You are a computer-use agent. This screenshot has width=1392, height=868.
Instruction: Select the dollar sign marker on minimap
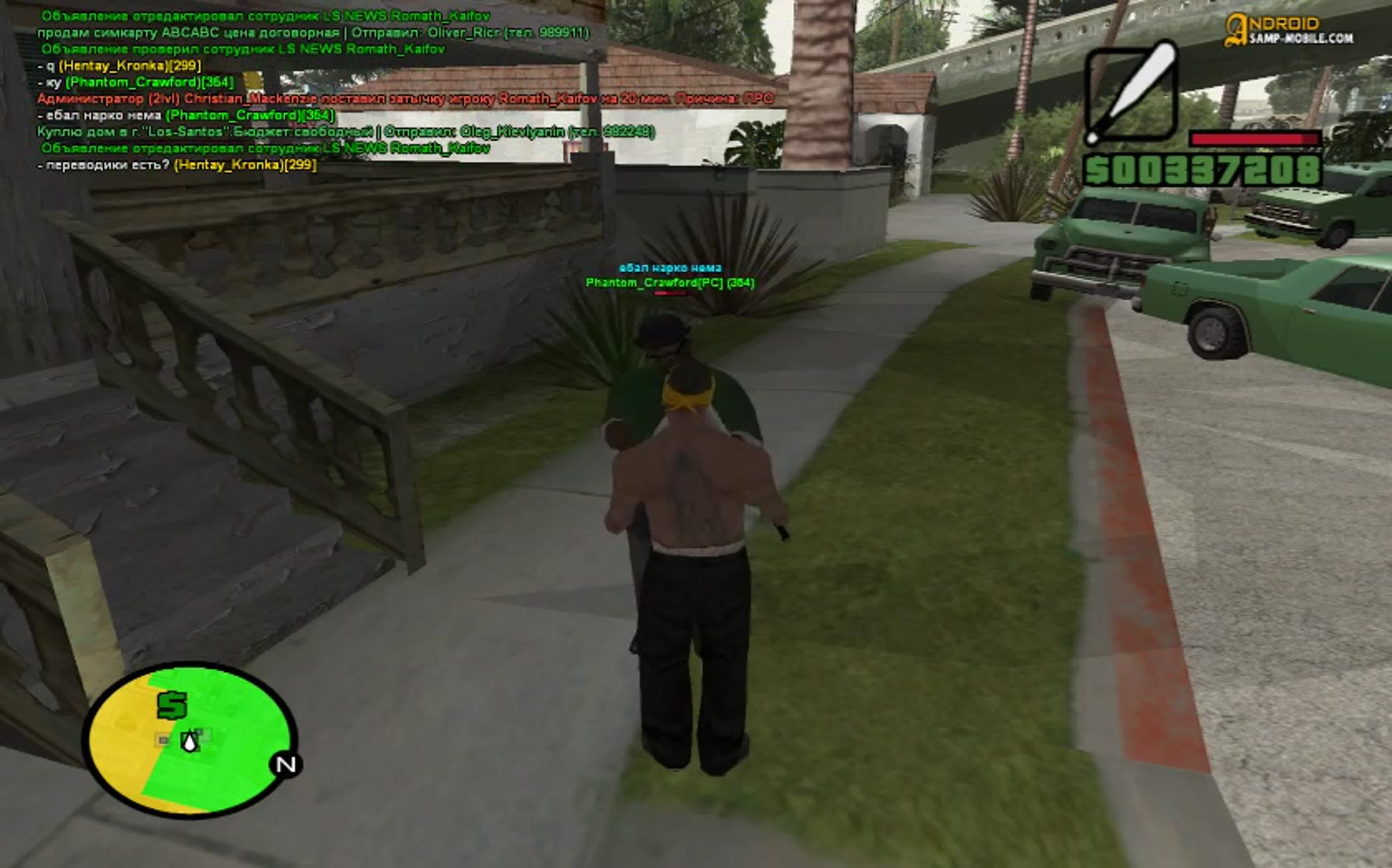click(172, 705)
